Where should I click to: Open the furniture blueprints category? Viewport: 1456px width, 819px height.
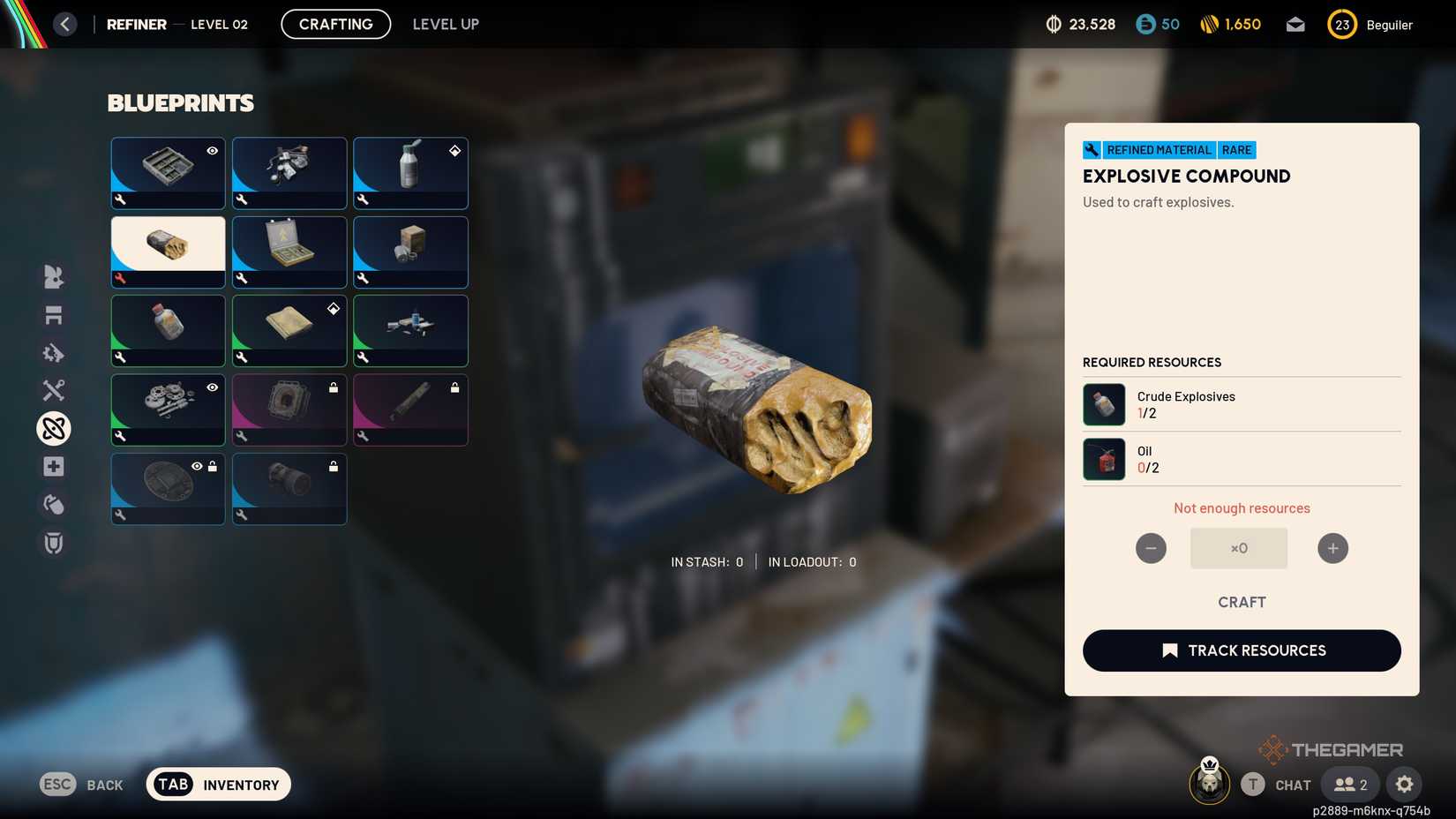click(x=53, y=315)
